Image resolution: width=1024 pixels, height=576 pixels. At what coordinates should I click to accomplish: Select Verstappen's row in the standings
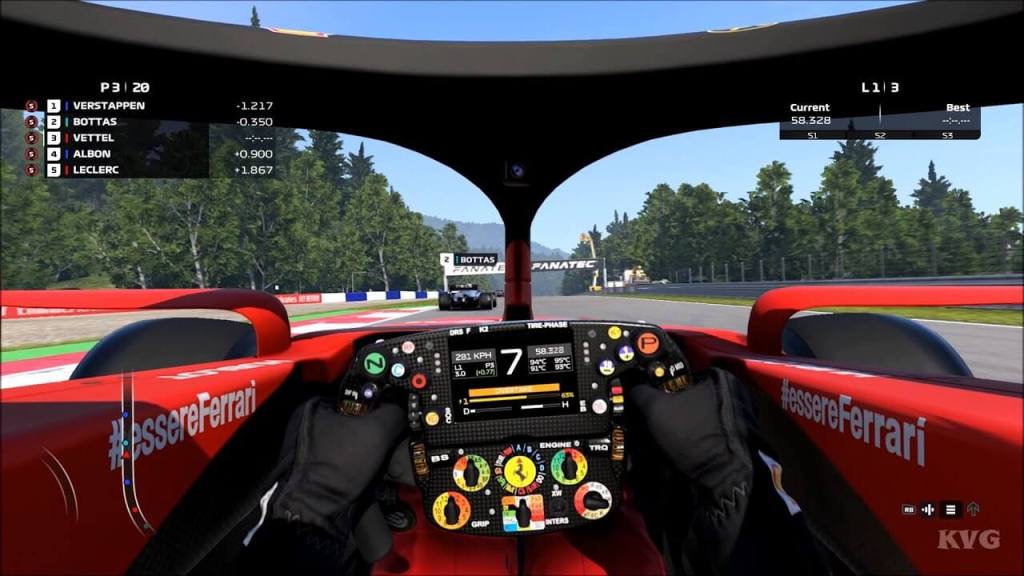click(108, 105)
